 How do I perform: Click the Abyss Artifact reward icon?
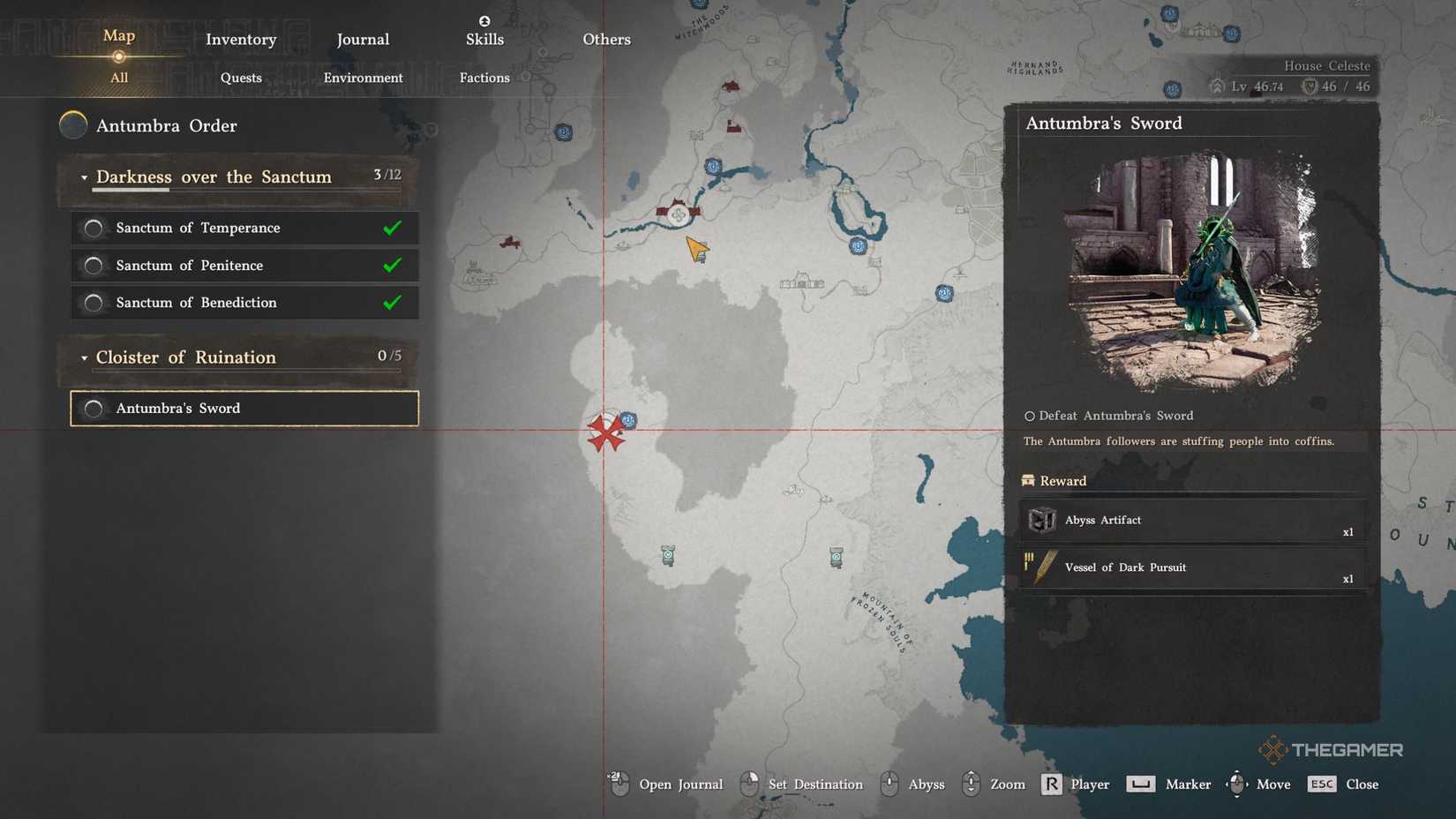point(1042,520)
